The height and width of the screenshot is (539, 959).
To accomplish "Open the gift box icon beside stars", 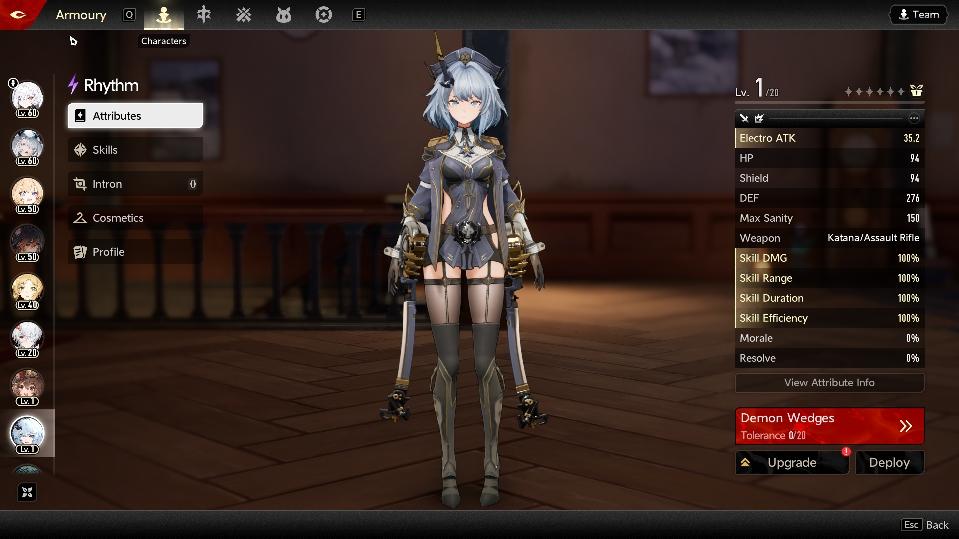I will tap(916, 91).
